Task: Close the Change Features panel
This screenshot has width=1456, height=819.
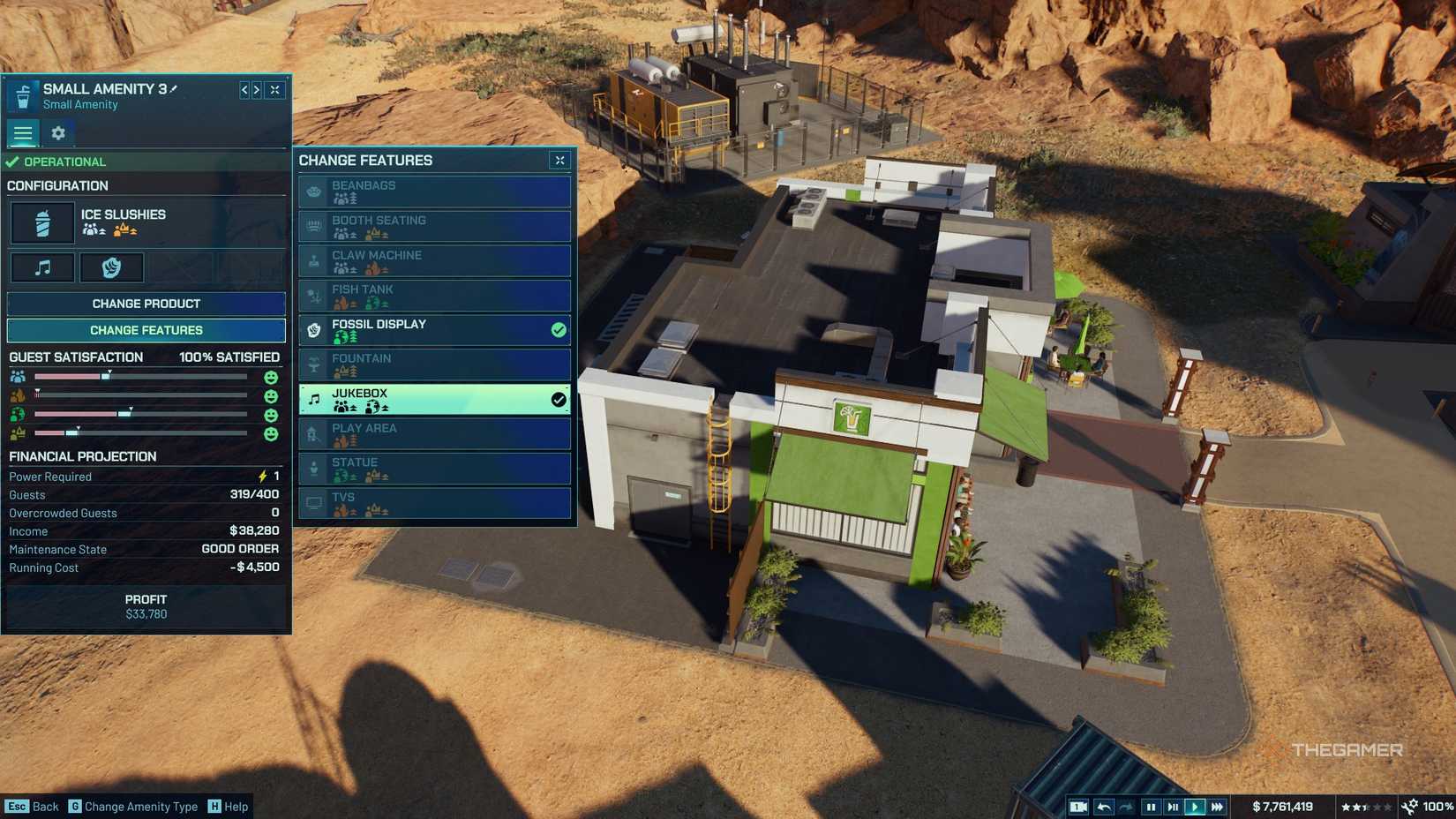Action: tap(559, 161)
